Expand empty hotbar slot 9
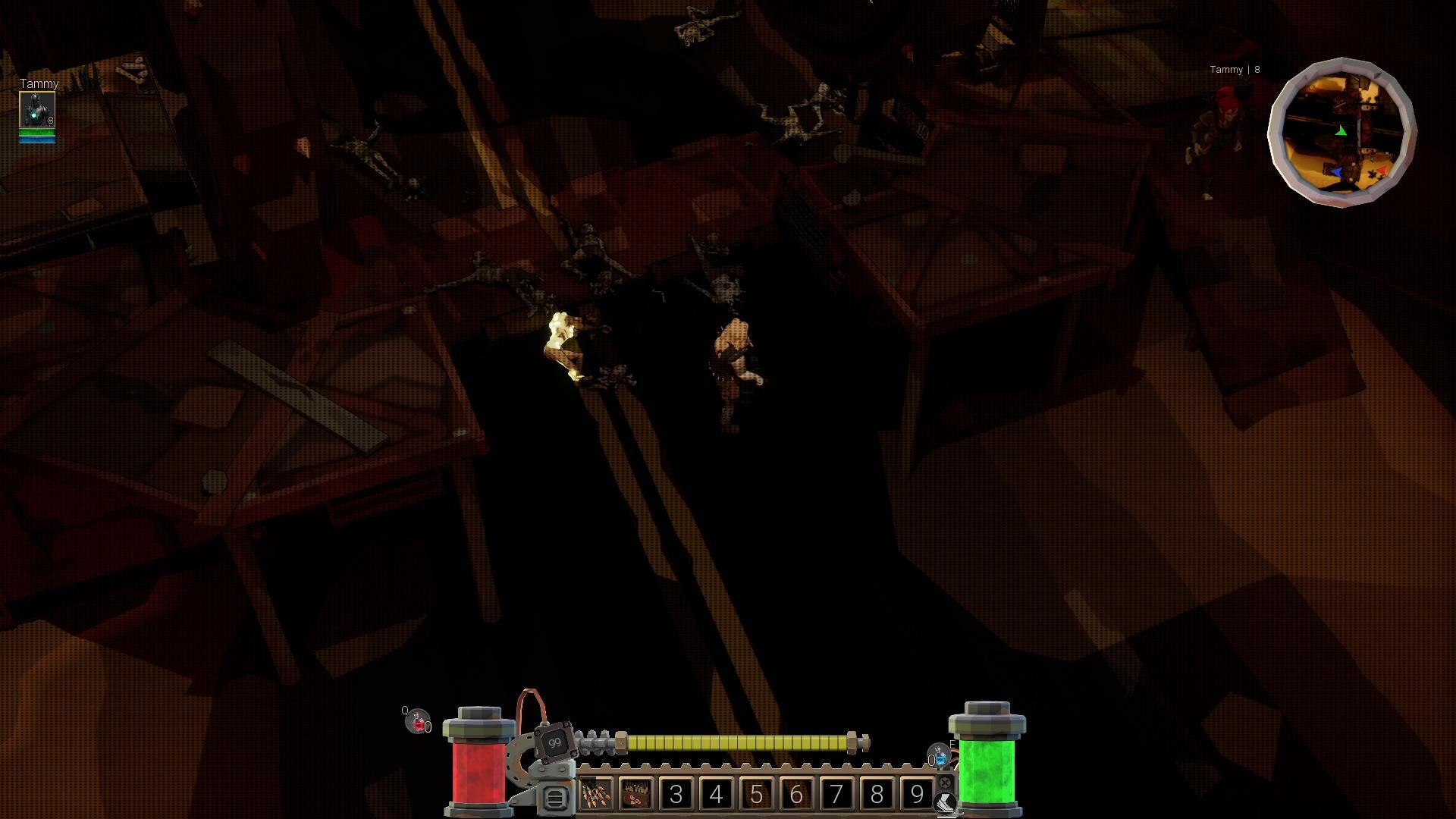The height and width of the screenshot is (819, 1456). [918, 795]
